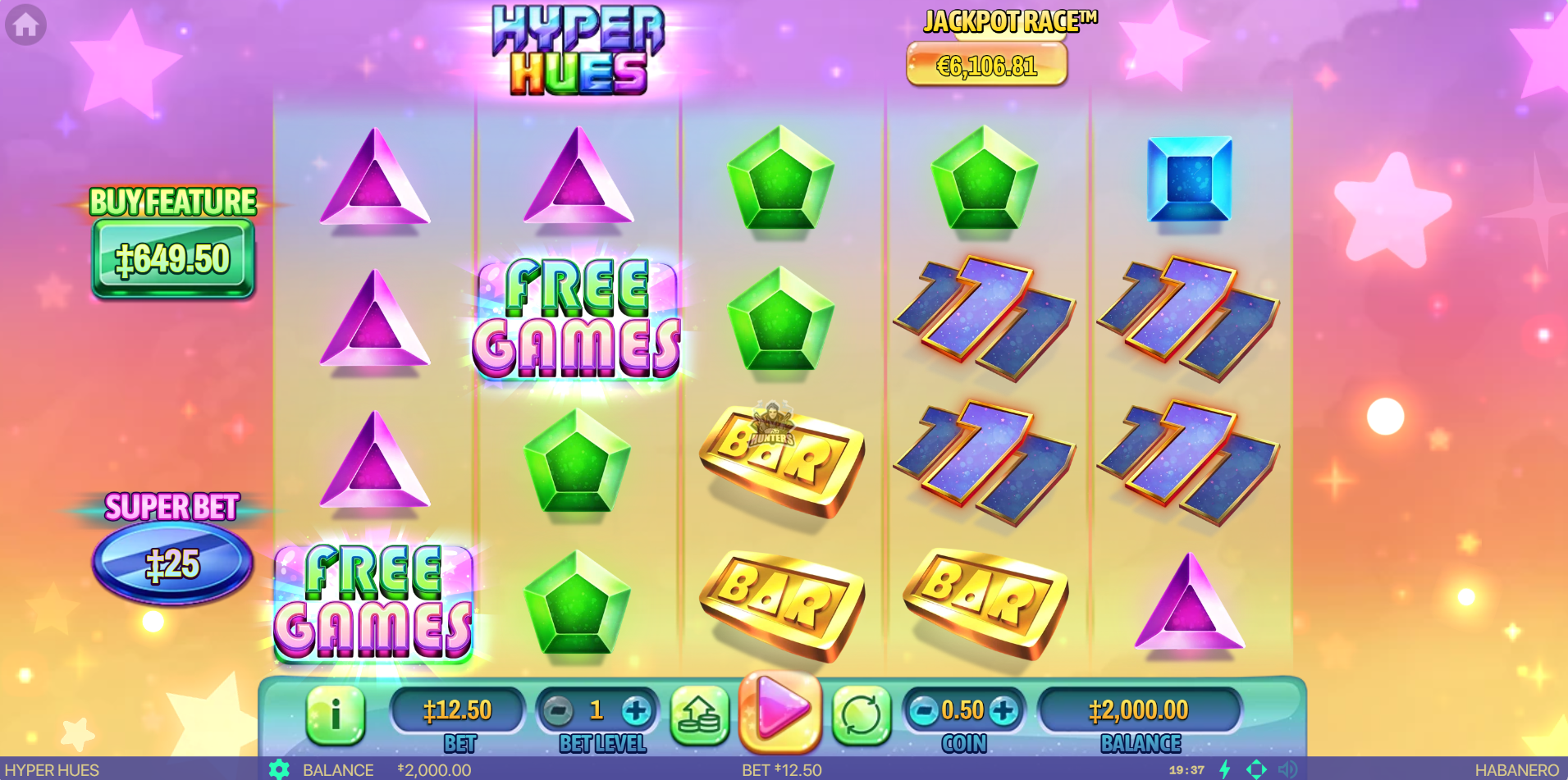The height and width of the screenshot is (780, 1568).
Task: Open the green info paytable button
Action: (x=335, y=714)
